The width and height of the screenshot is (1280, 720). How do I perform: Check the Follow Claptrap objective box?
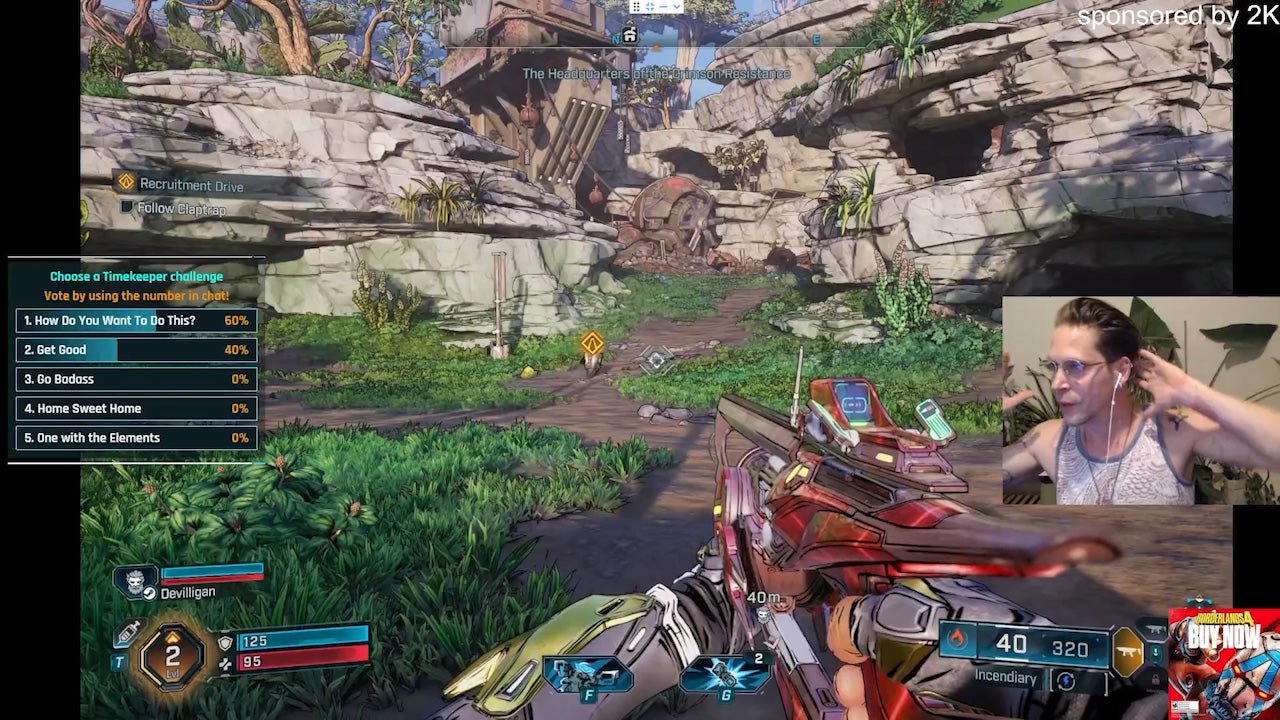tap(127, 208)
